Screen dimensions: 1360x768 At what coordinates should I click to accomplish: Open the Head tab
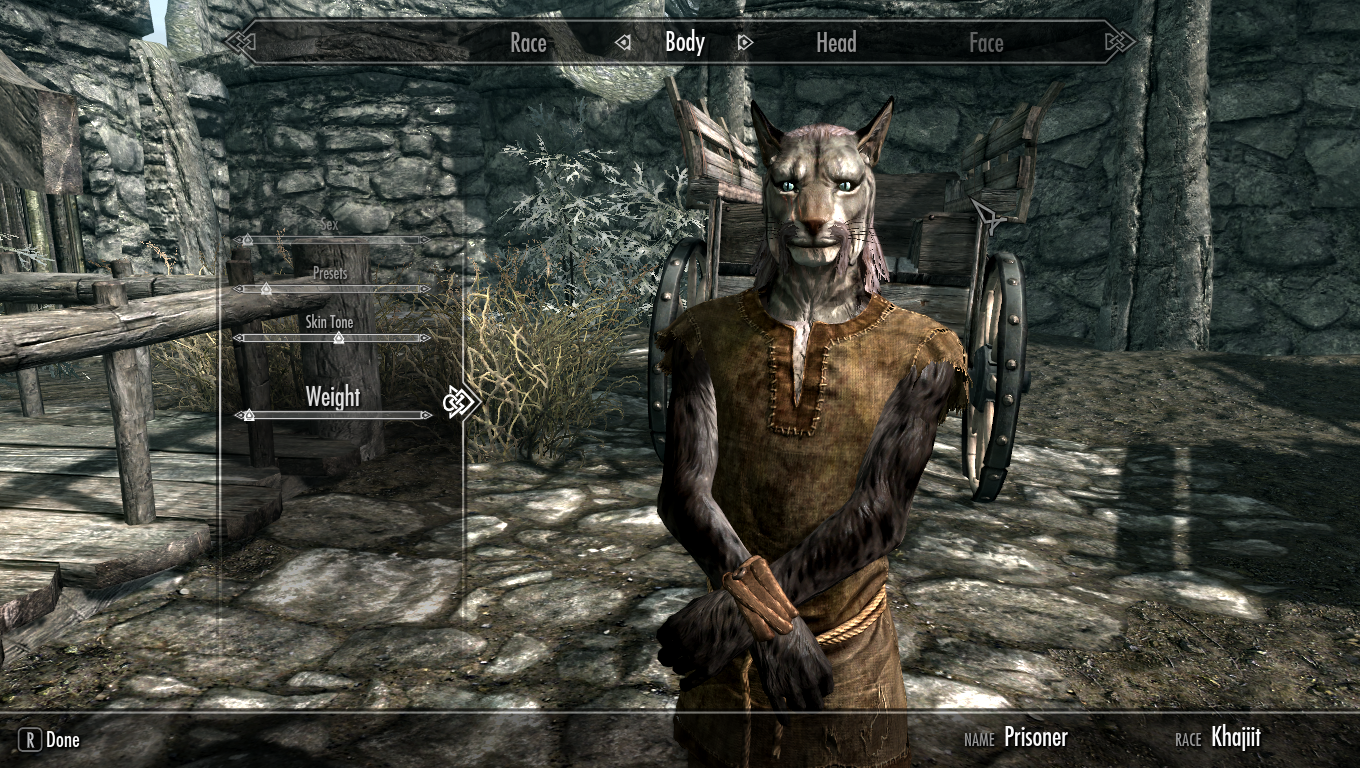coord(836,42)
